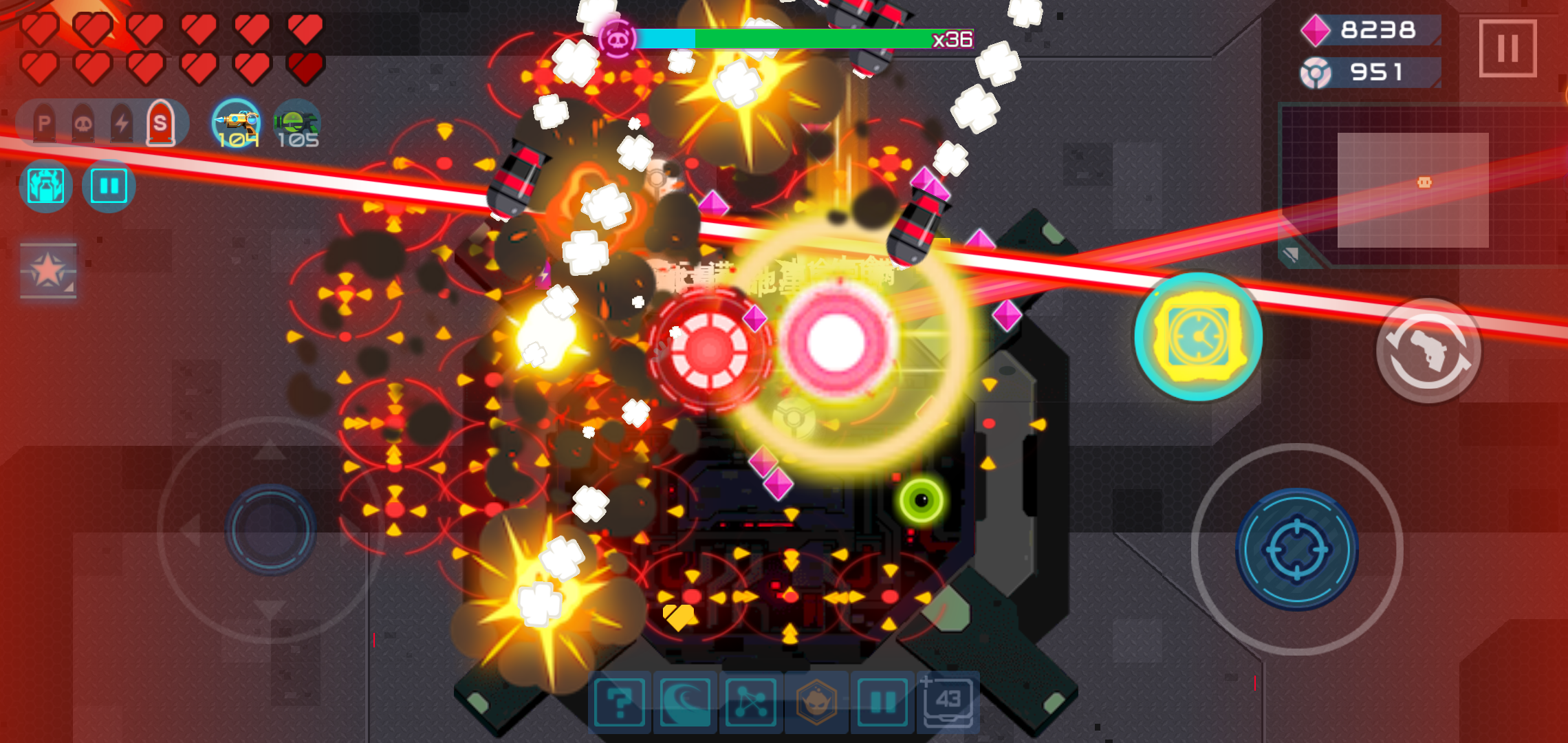Switch to the P bullet ammo type
Image resolution: width=1568 pixels, height=743 pixels.
(43, 122)
